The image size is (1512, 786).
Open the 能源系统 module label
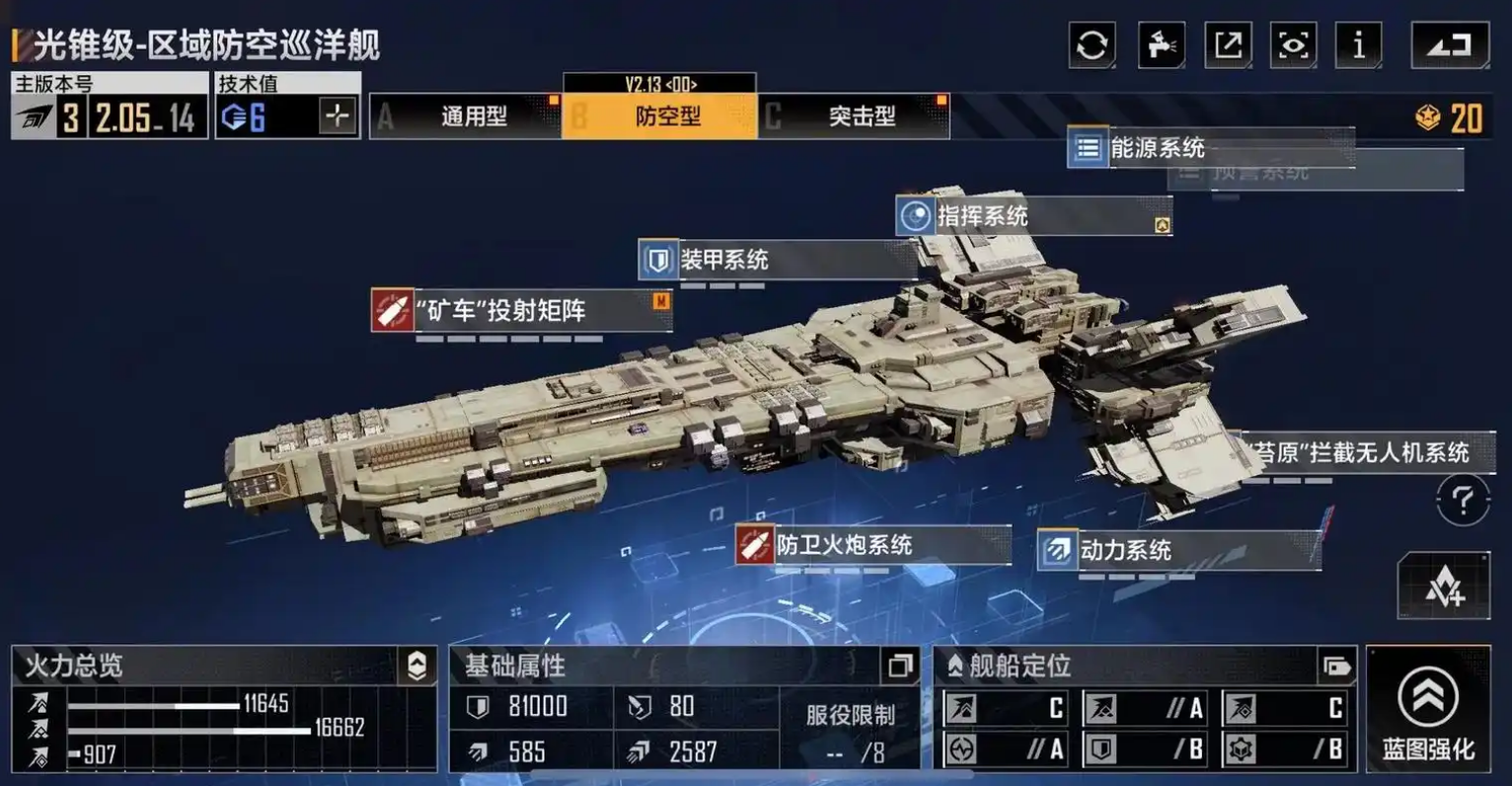pos(1155,148)
